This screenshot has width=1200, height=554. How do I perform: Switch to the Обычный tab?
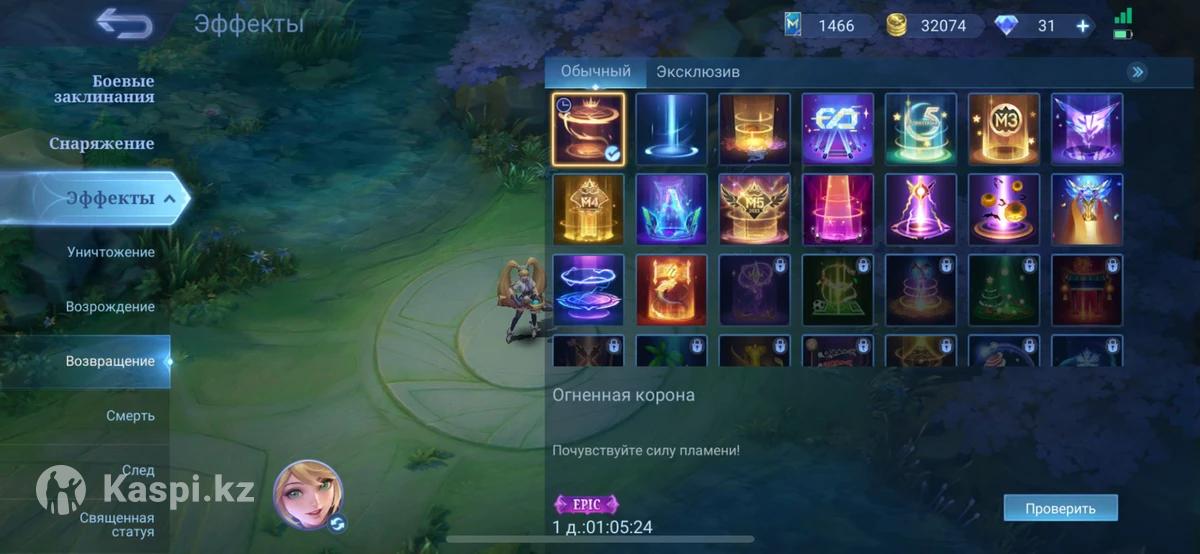(x=596, y=72)
